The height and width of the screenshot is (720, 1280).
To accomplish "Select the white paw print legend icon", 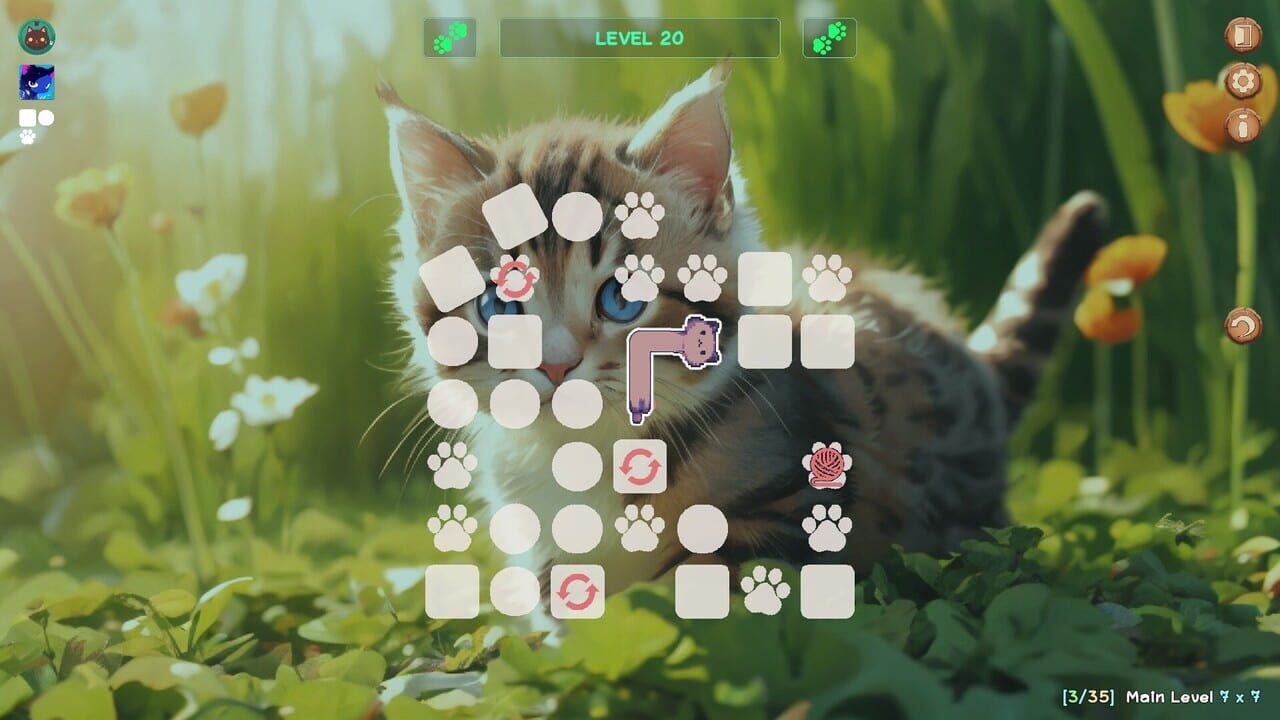I will [27, 134].
